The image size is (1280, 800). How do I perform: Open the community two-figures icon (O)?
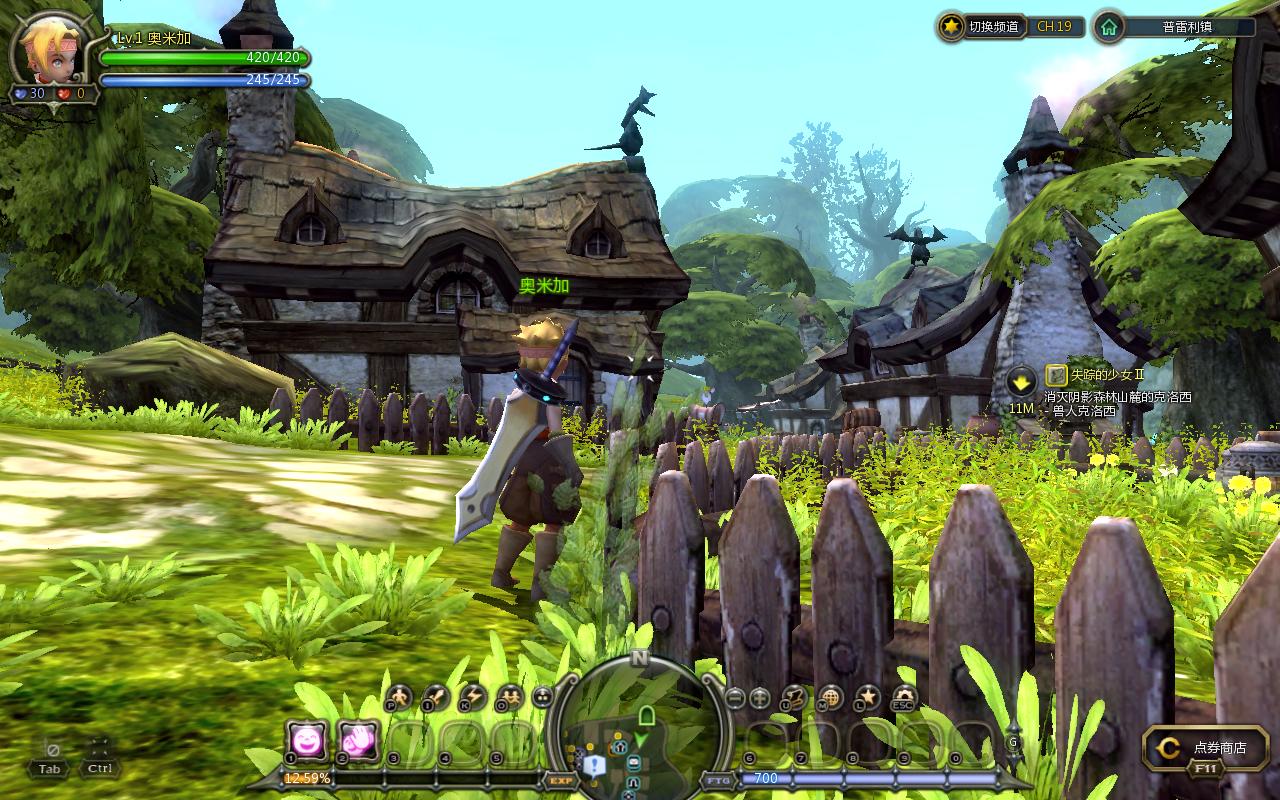[x=509, y=697]
